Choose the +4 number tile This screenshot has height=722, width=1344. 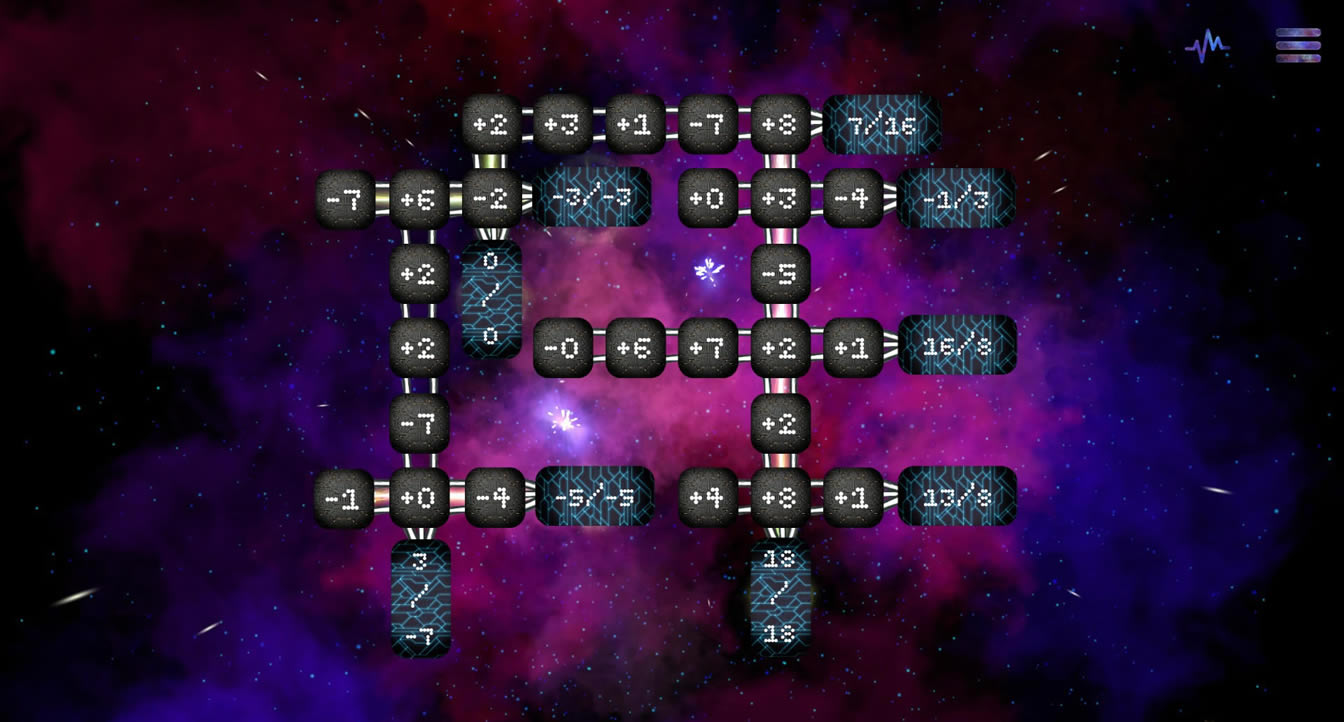pos(708,498)
